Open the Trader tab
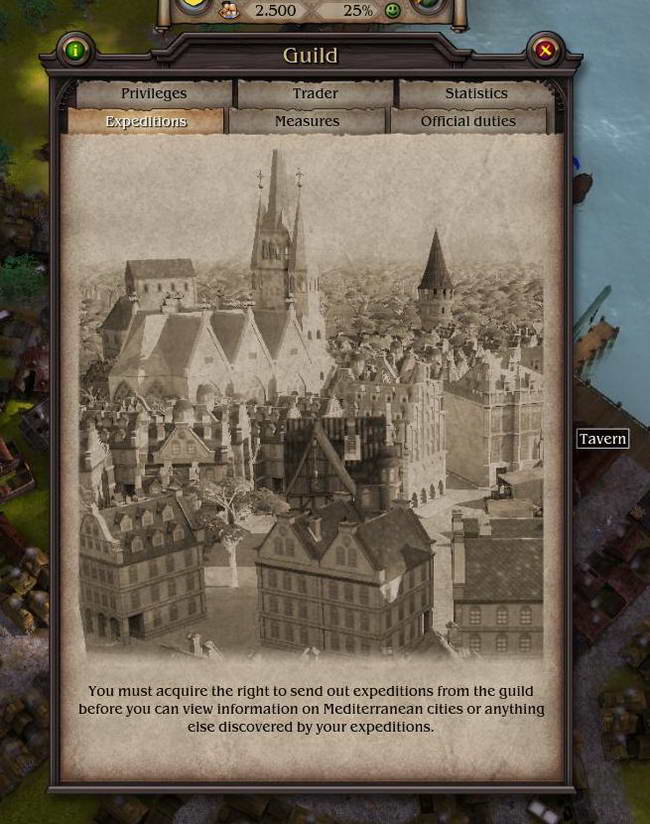This screenshot has width=650, height=824. coord(315,93)
